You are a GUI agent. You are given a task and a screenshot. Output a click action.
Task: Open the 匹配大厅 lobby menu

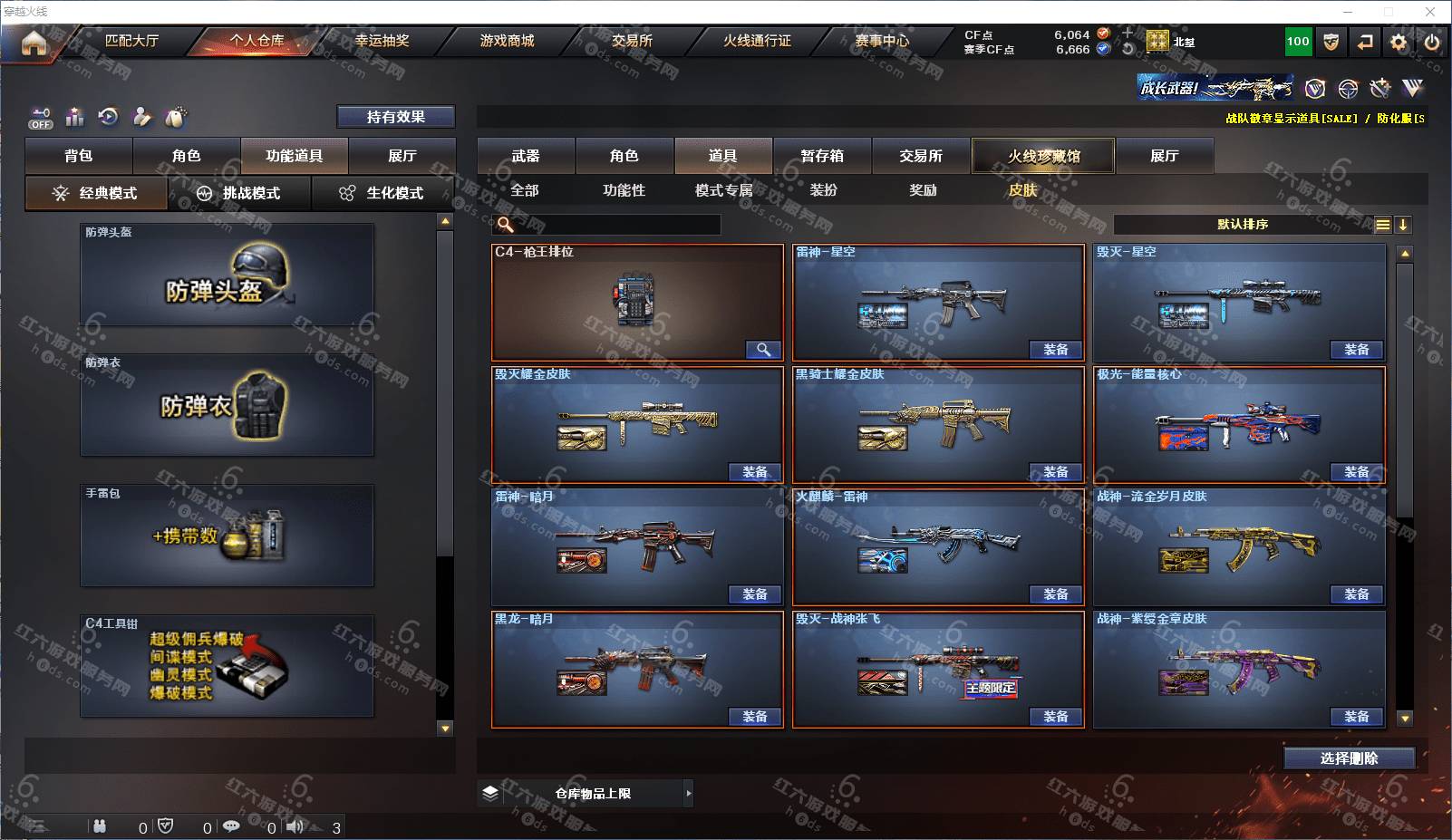[x=131, y=41]
